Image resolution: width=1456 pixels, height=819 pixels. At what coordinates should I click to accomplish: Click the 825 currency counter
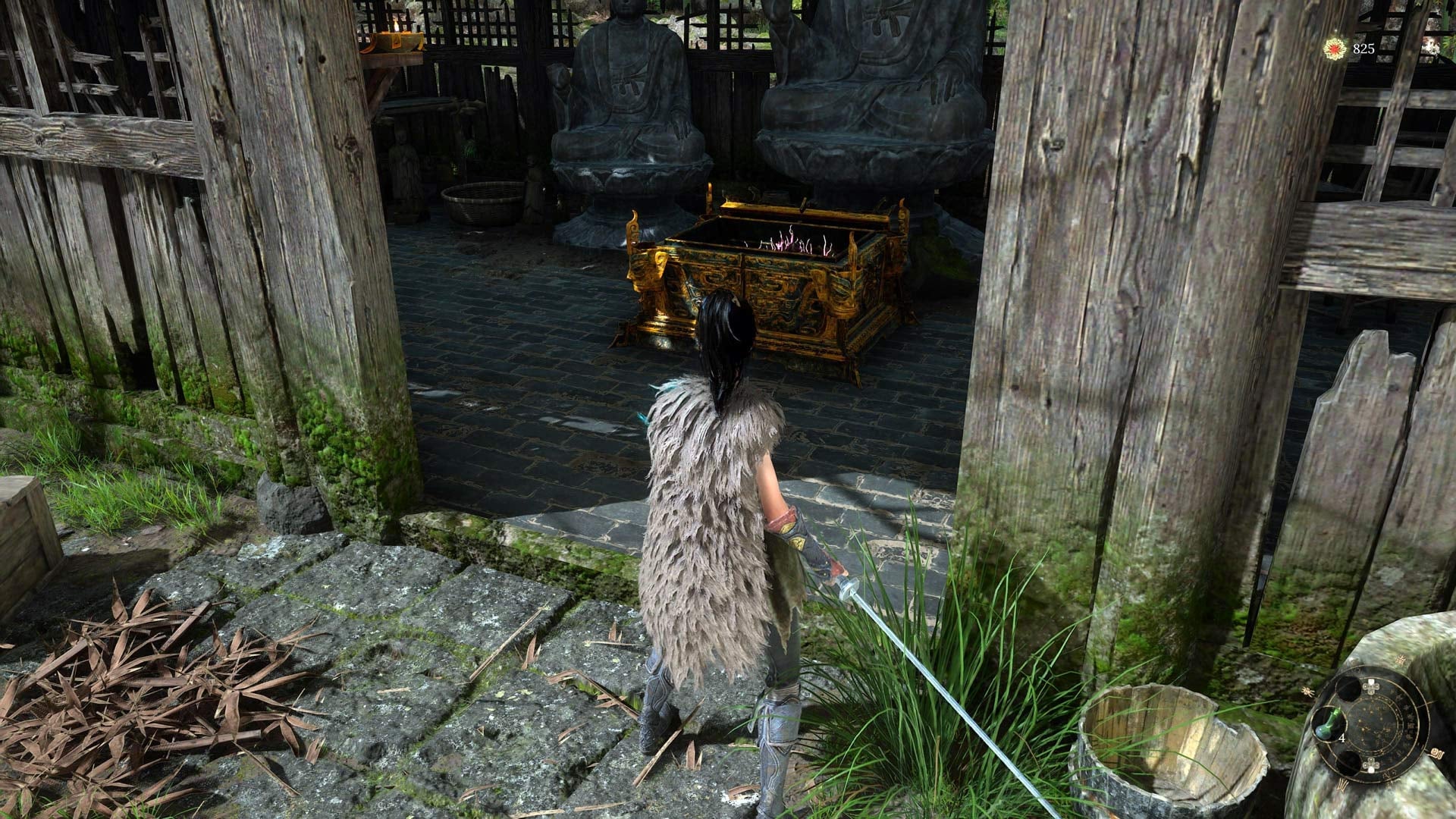coord(1364,49)
